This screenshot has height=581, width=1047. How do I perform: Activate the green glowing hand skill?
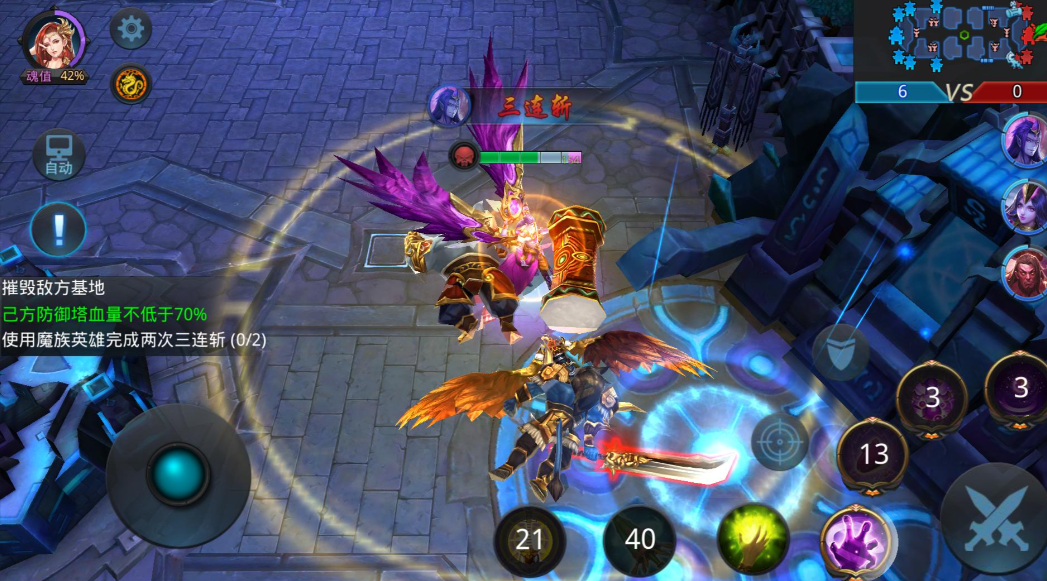(753, 539)
